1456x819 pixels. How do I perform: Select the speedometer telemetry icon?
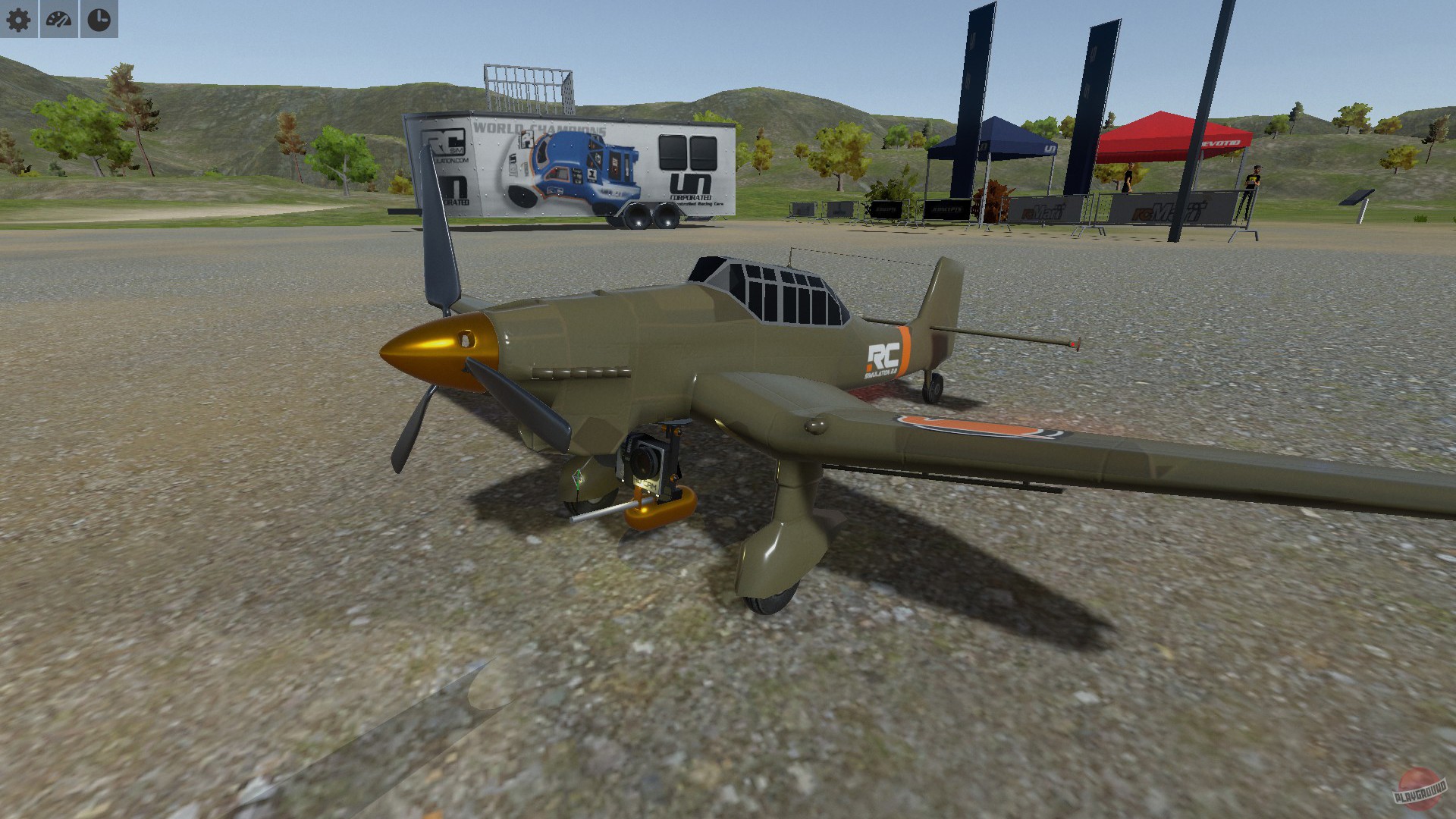pyautogui.click(x=59, y=20)
